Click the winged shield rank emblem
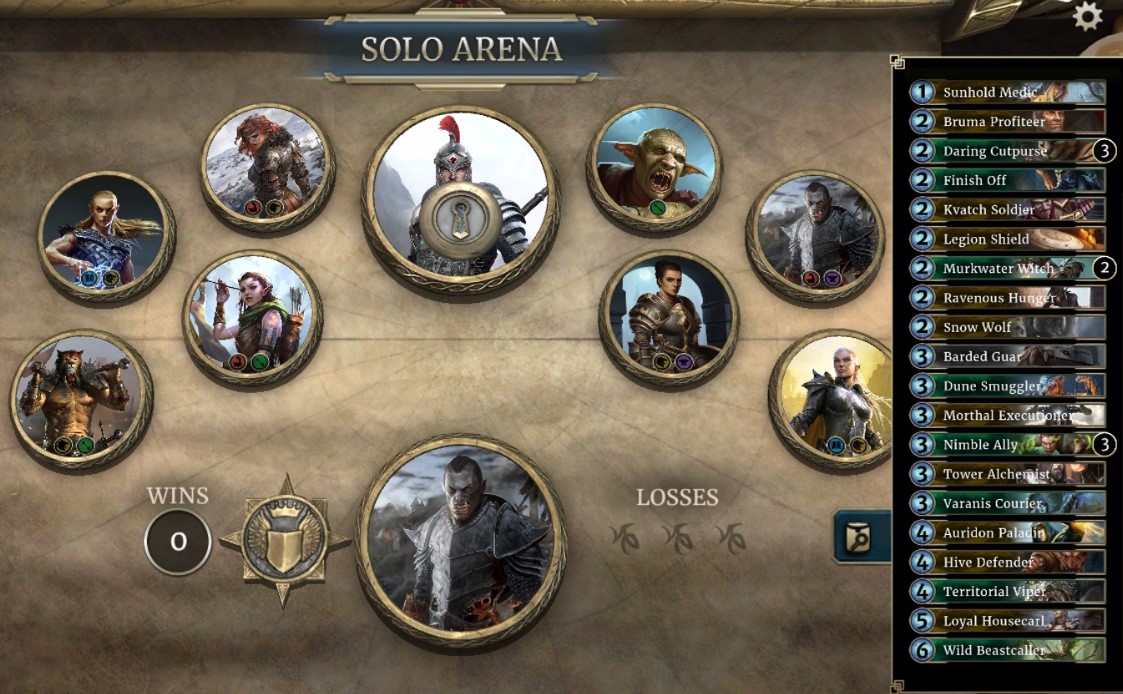 pos(285,540)
